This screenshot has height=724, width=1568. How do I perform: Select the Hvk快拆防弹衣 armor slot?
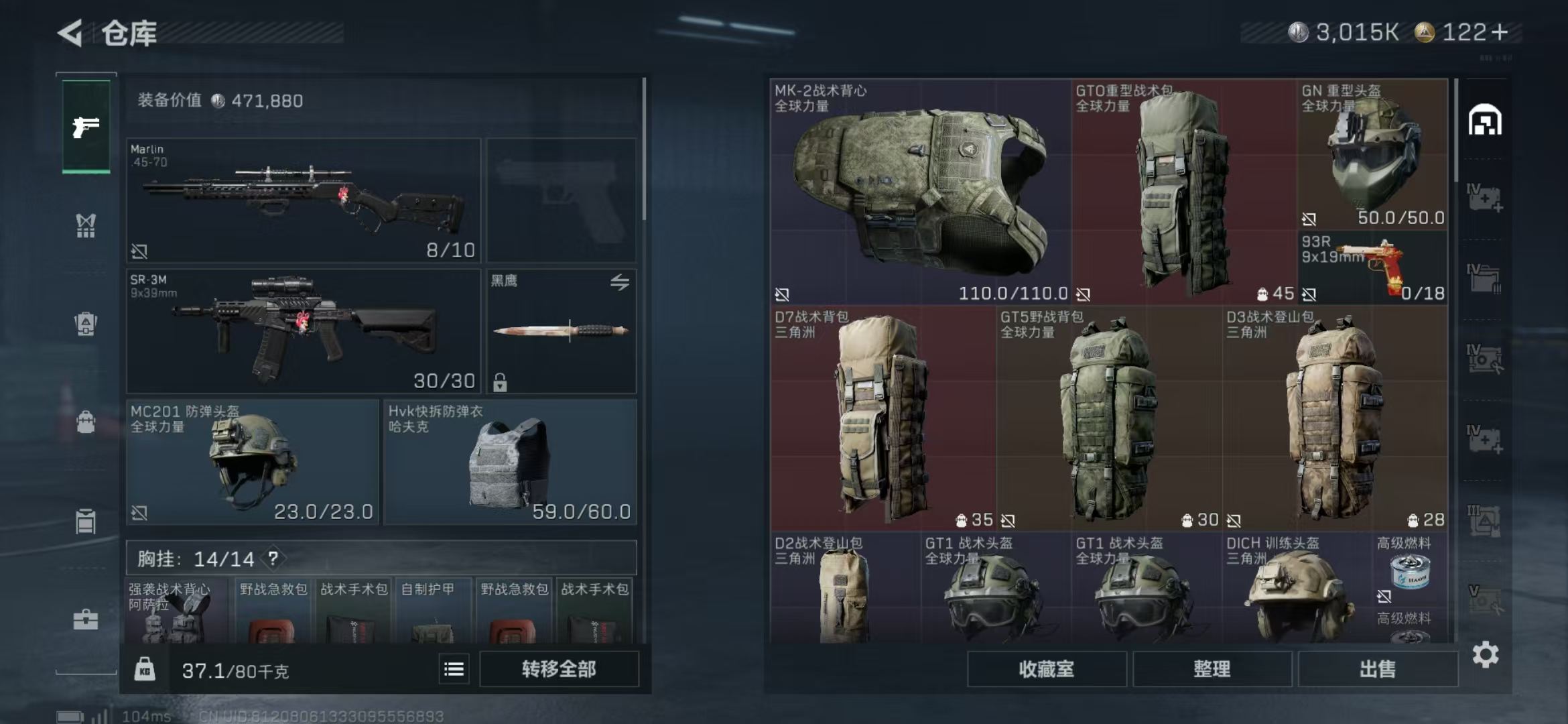[x=510, y=462]
